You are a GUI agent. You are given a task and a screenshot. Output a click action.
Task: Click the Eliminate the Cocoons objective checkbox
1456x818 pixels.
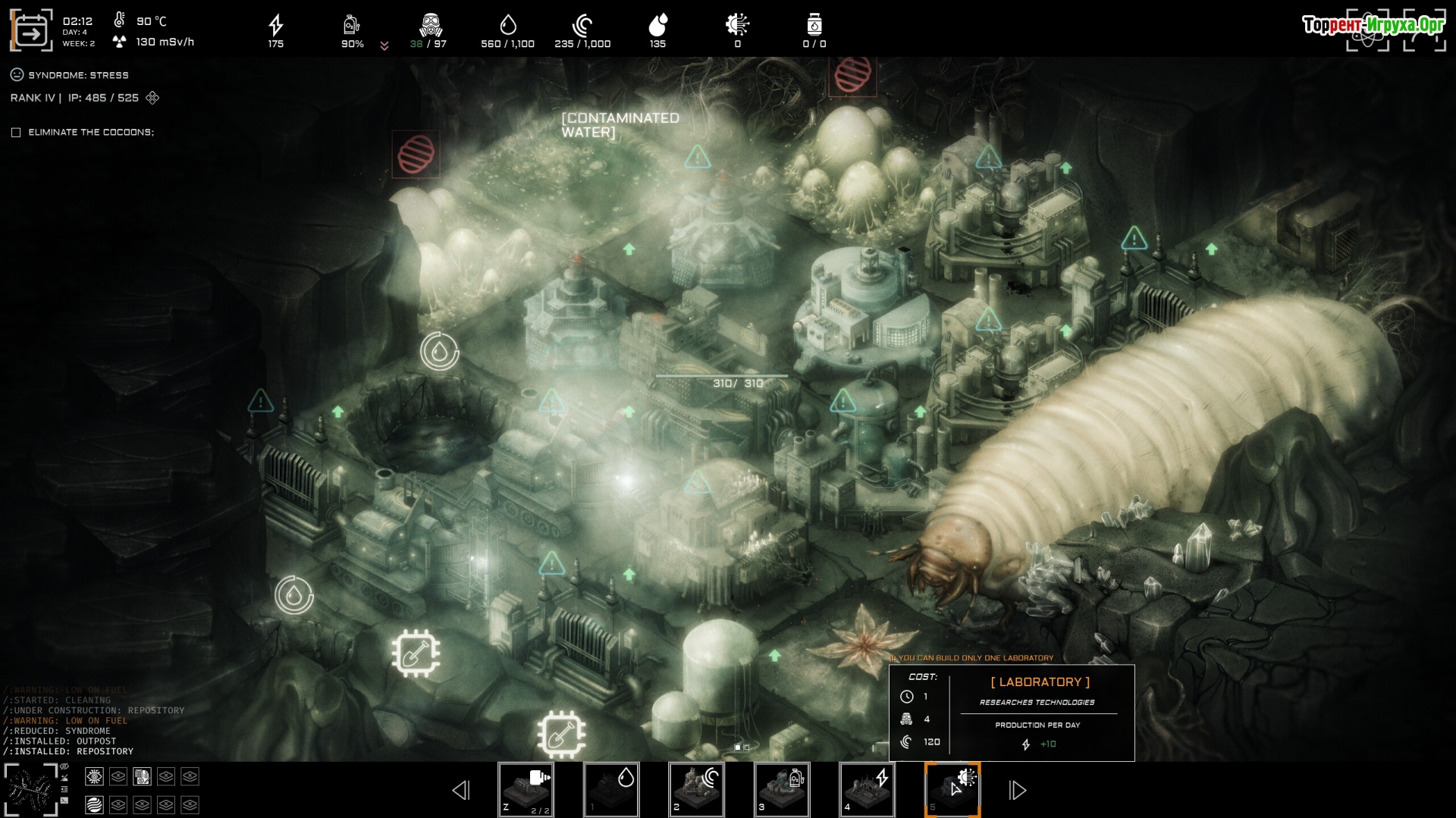(16, 133)
